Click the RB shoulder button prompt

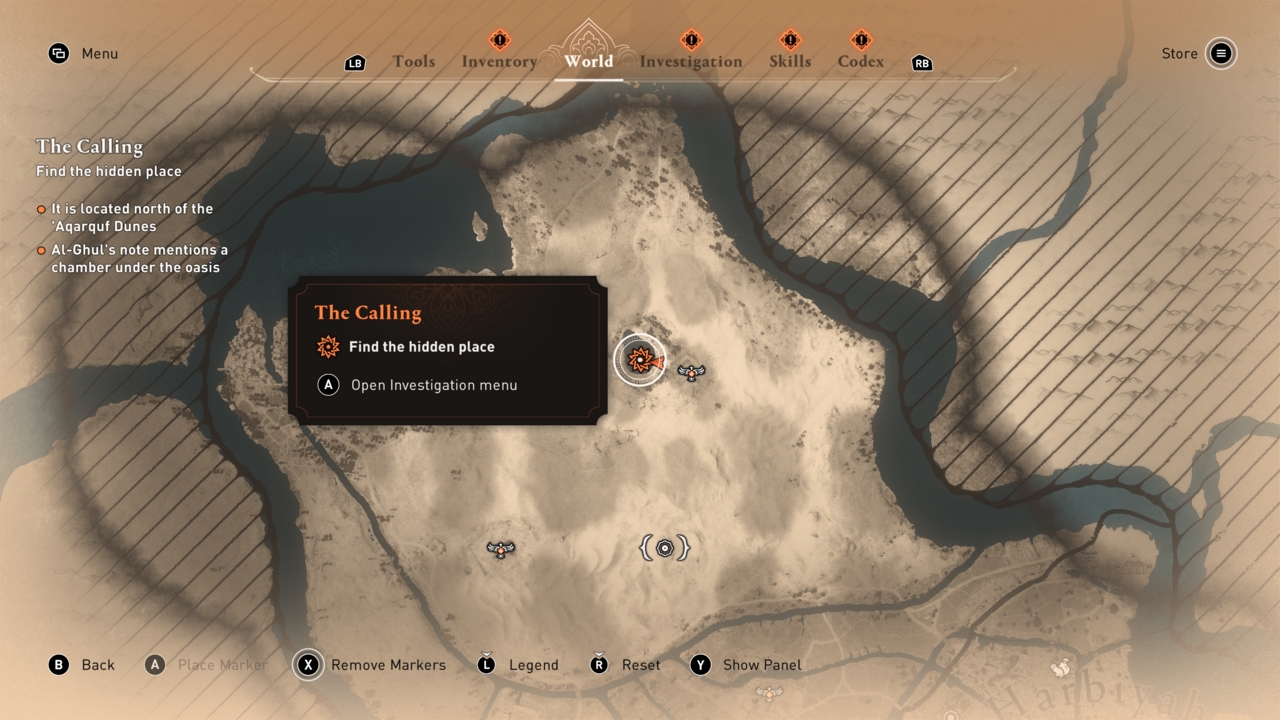pyautogui.click(x=921, y=63)
